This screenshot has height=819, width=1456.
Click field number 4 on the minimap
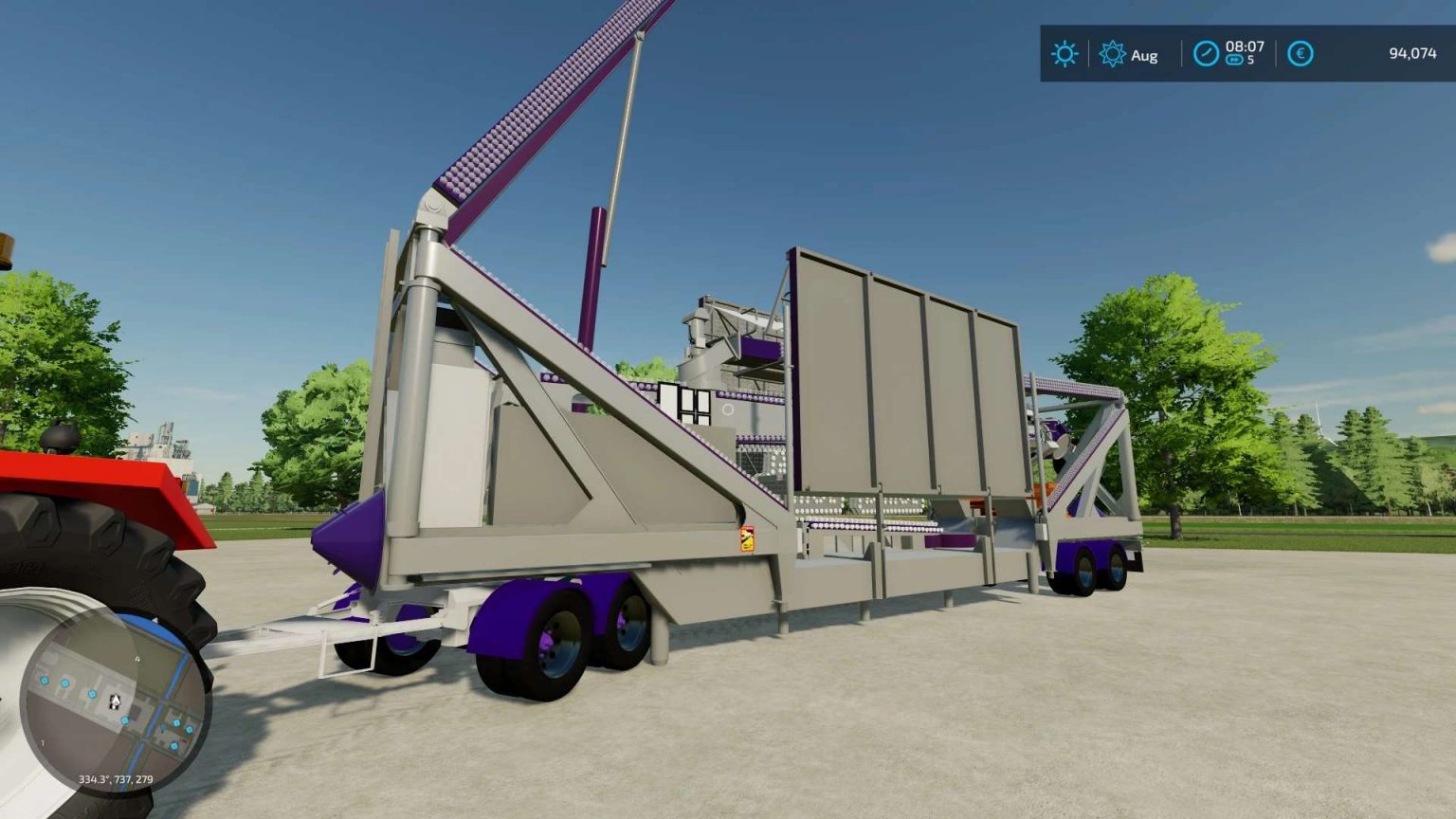point(137,659)
